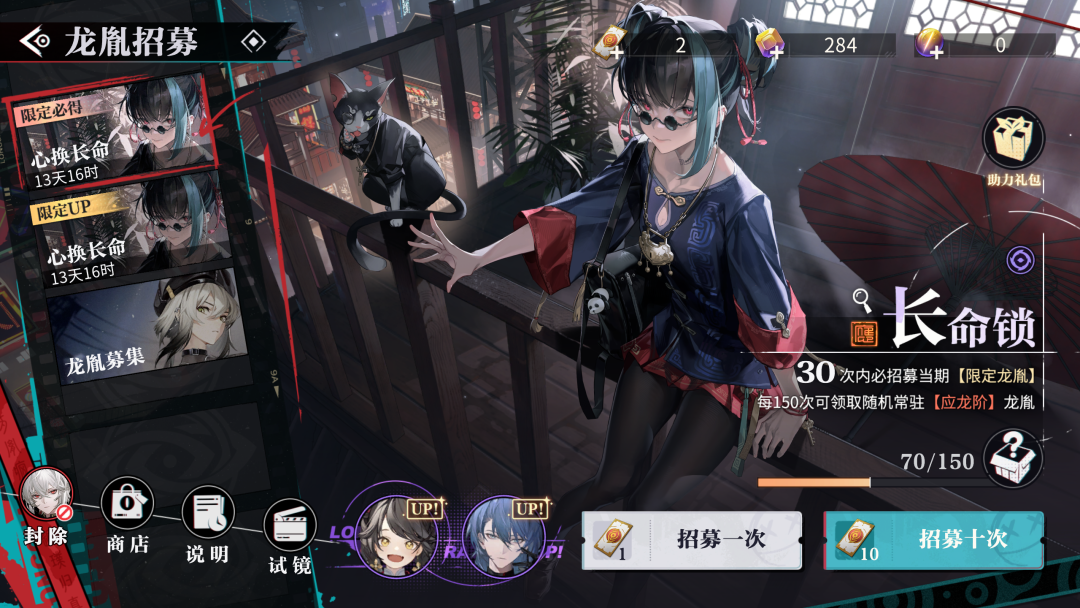
Task: Recruit ten times with 招募十次
Action: pos(933,540)
